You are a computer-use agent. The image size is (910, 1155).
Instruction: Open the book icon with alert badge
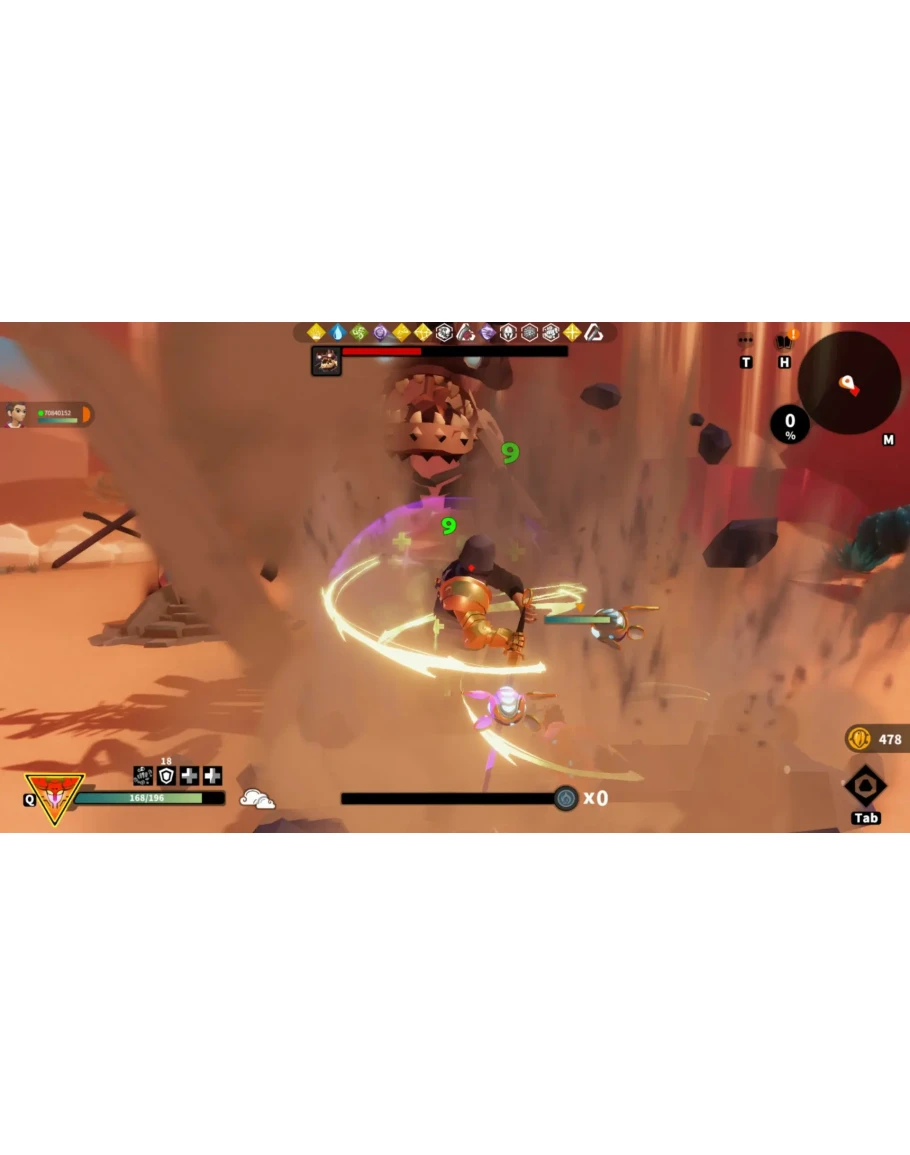tap(785, 341)
